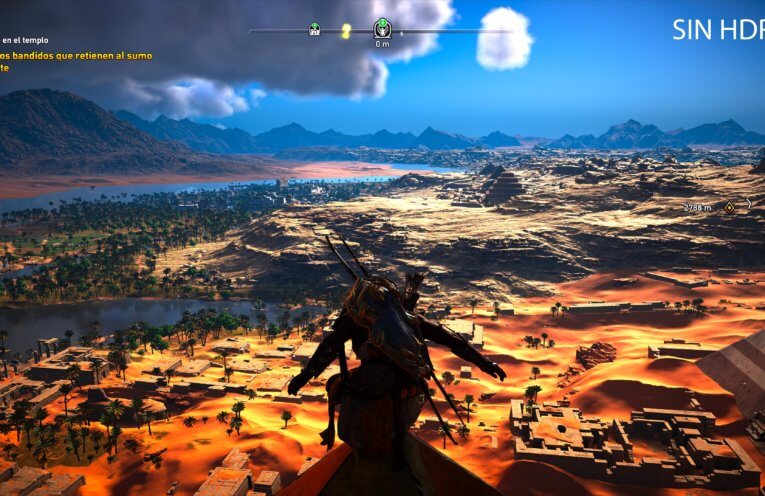Click the yellow question mark on the compass
The height and width of the screenshot is (496, 765).
point(346,31)
